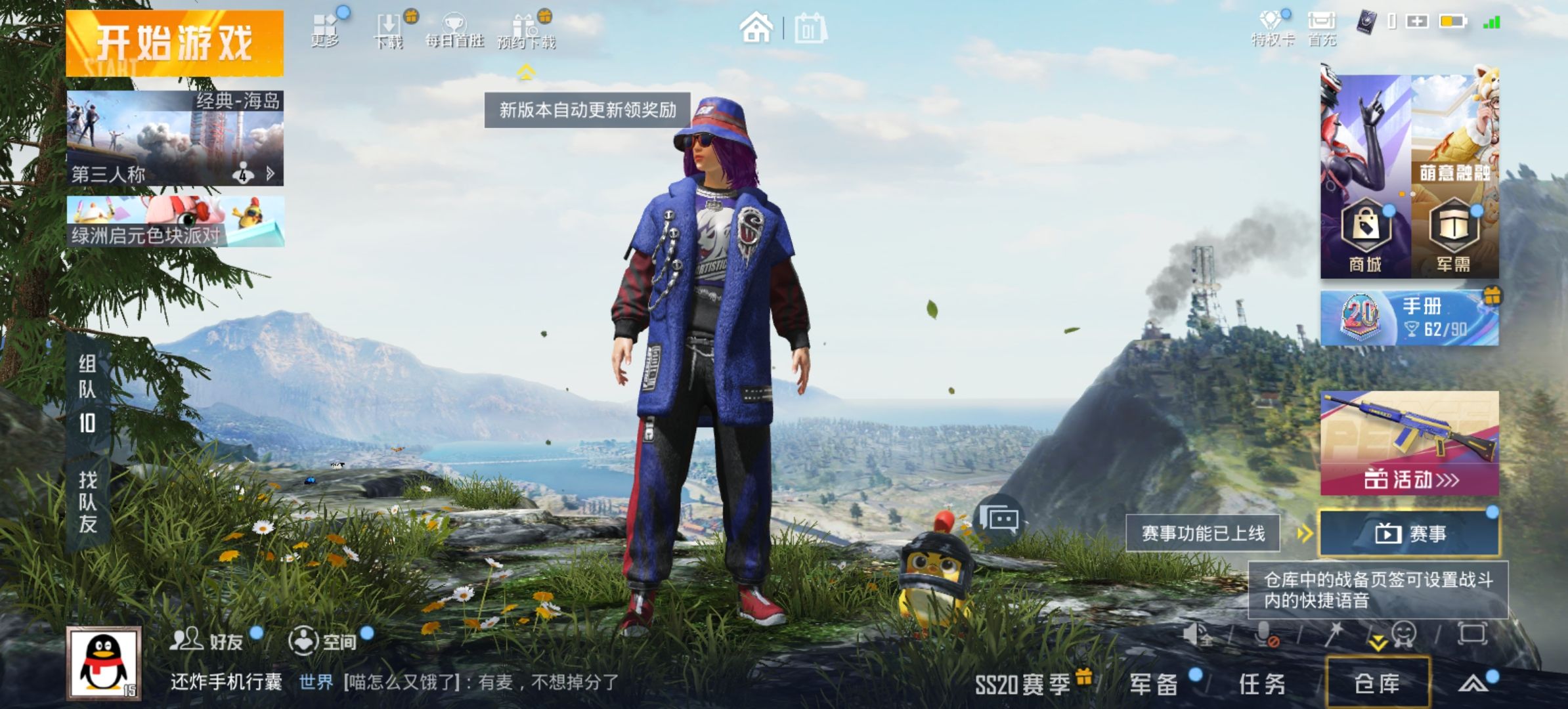Click the 特权卡 privilege card icon
This screenshot has height=709, width=1568.
point(1271,25)
